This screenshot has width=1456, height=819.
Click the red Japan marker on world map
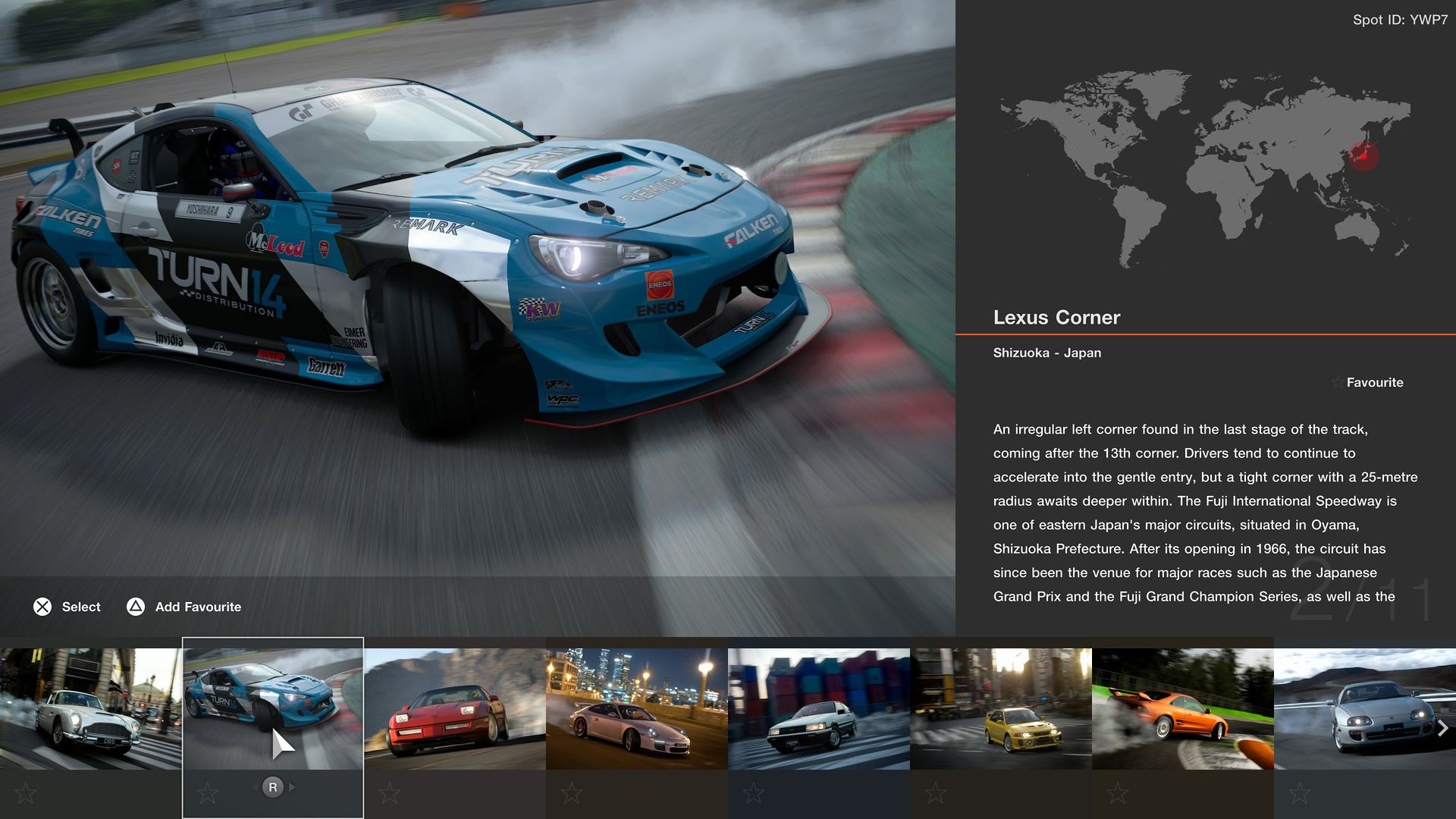(1363, 156)
